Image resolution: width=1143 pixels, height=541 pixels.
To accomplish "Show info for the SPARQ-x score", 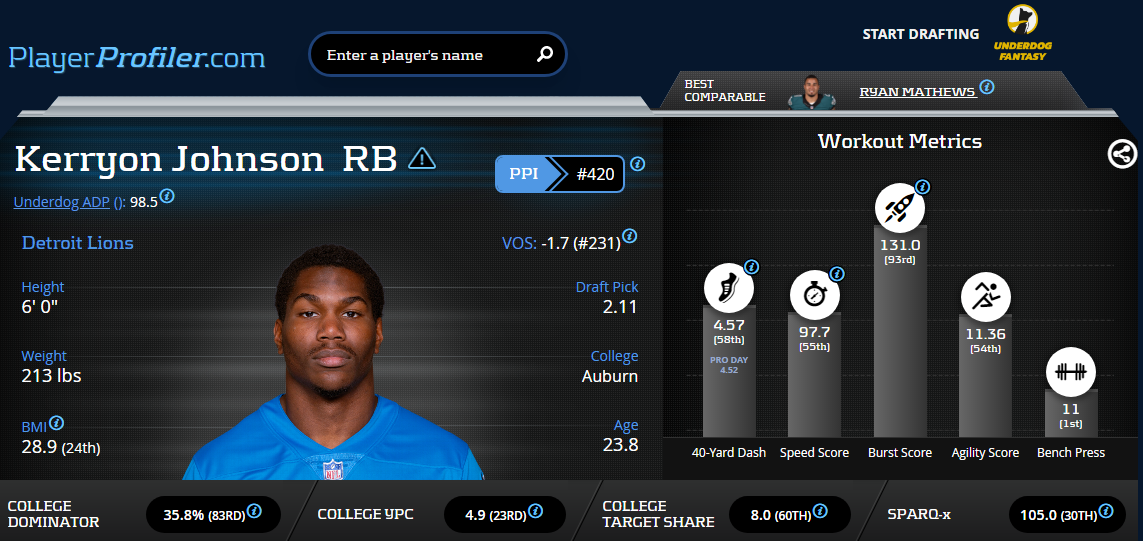I will [x=1105, y=512].
